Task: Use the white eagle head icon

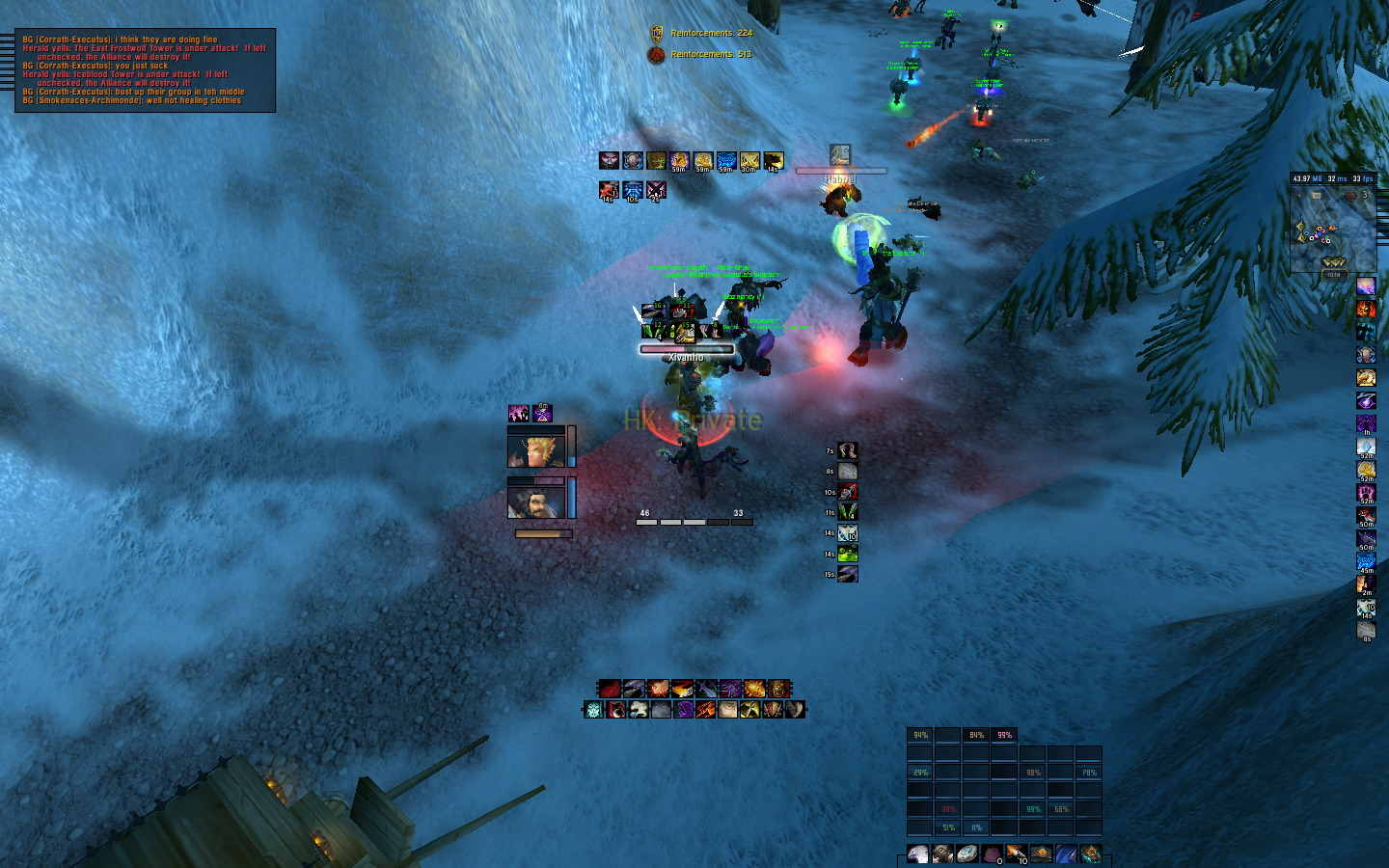Action: click(x=918, y=854)
